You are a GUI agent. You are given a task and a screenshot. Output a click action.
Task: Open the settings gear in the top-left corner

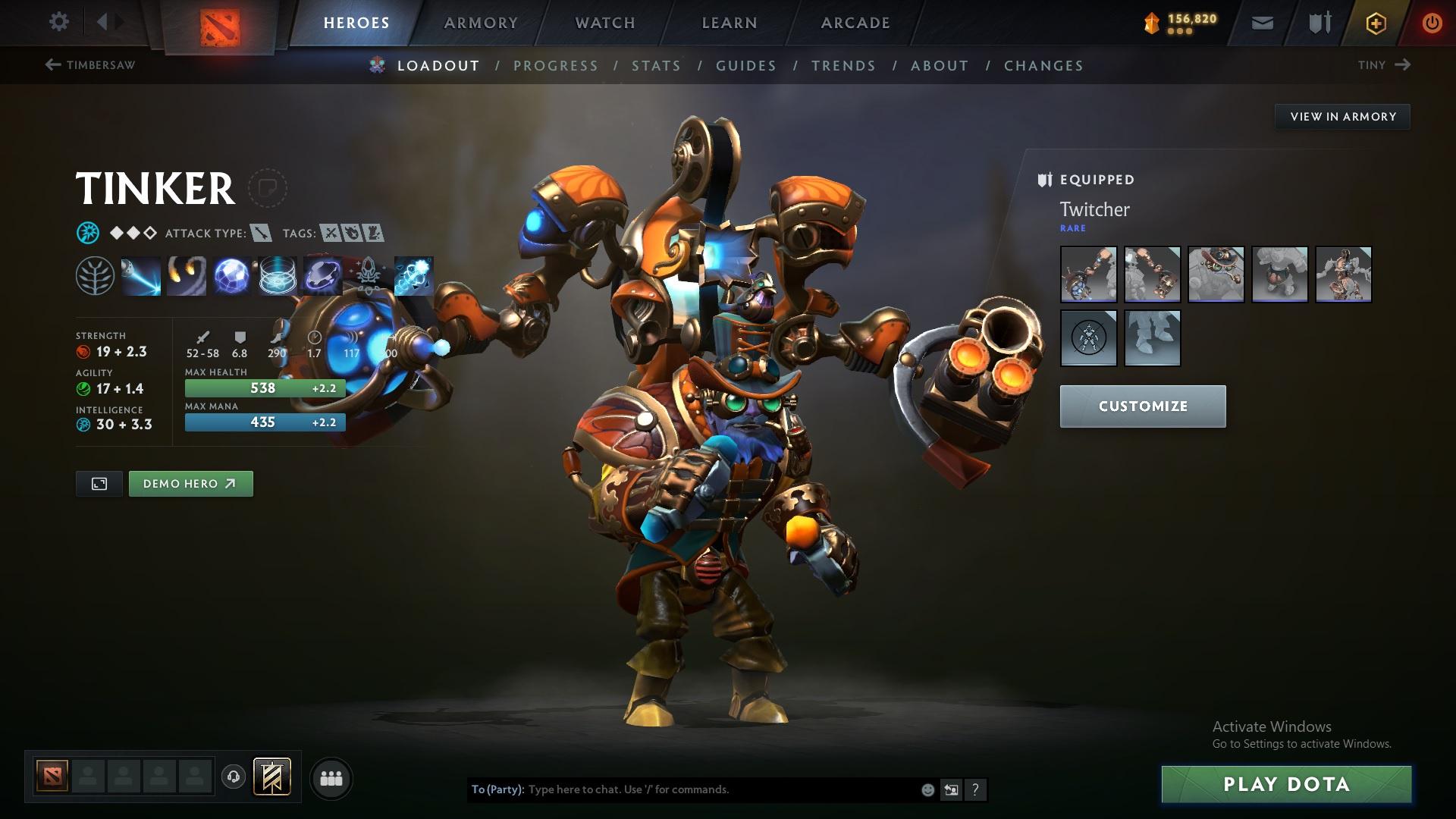(x=58, y=22)
